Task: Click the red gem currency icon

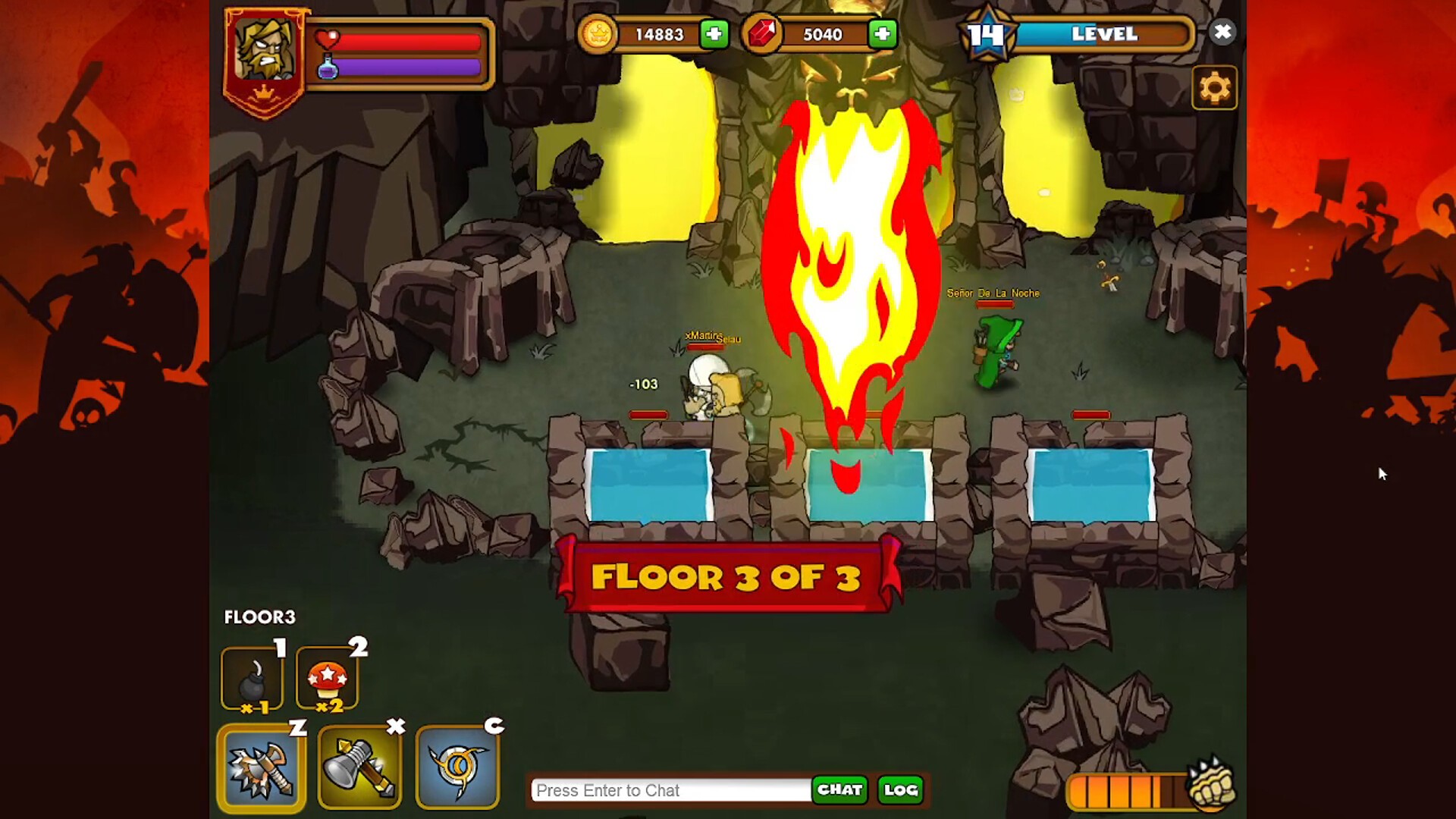Action: 765,33
